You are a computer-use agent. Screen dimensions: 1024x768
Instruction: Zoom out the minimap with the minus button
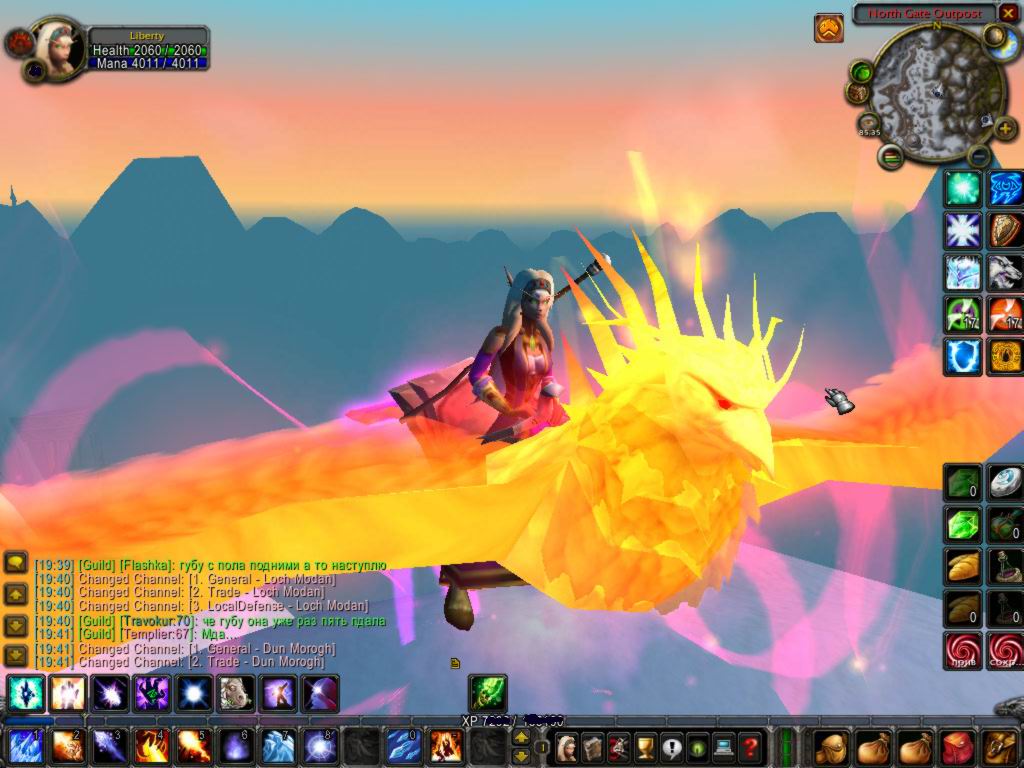978,155
